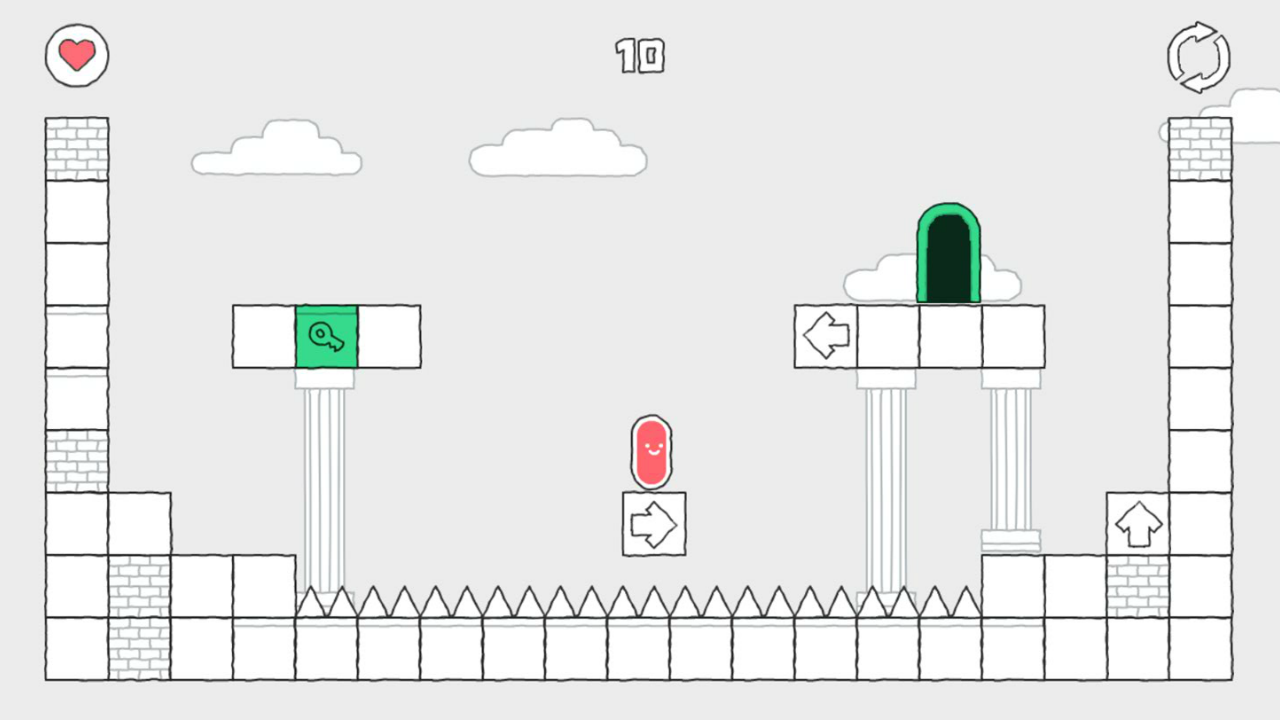The width and height of the screenshot is (1280, 720).
Task: Enter the green exit door
Action: pyautogui.click(x=947, y=255)
